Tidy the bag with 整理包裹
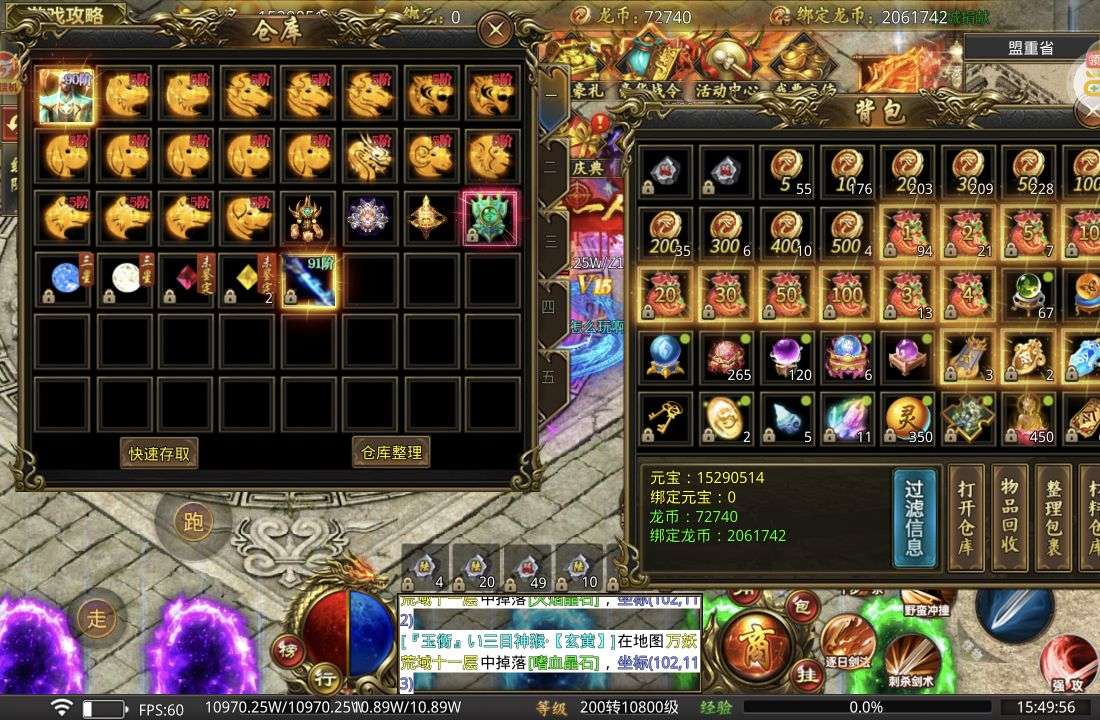This screenshot has height=720, width=1100. coord(1053,517)
